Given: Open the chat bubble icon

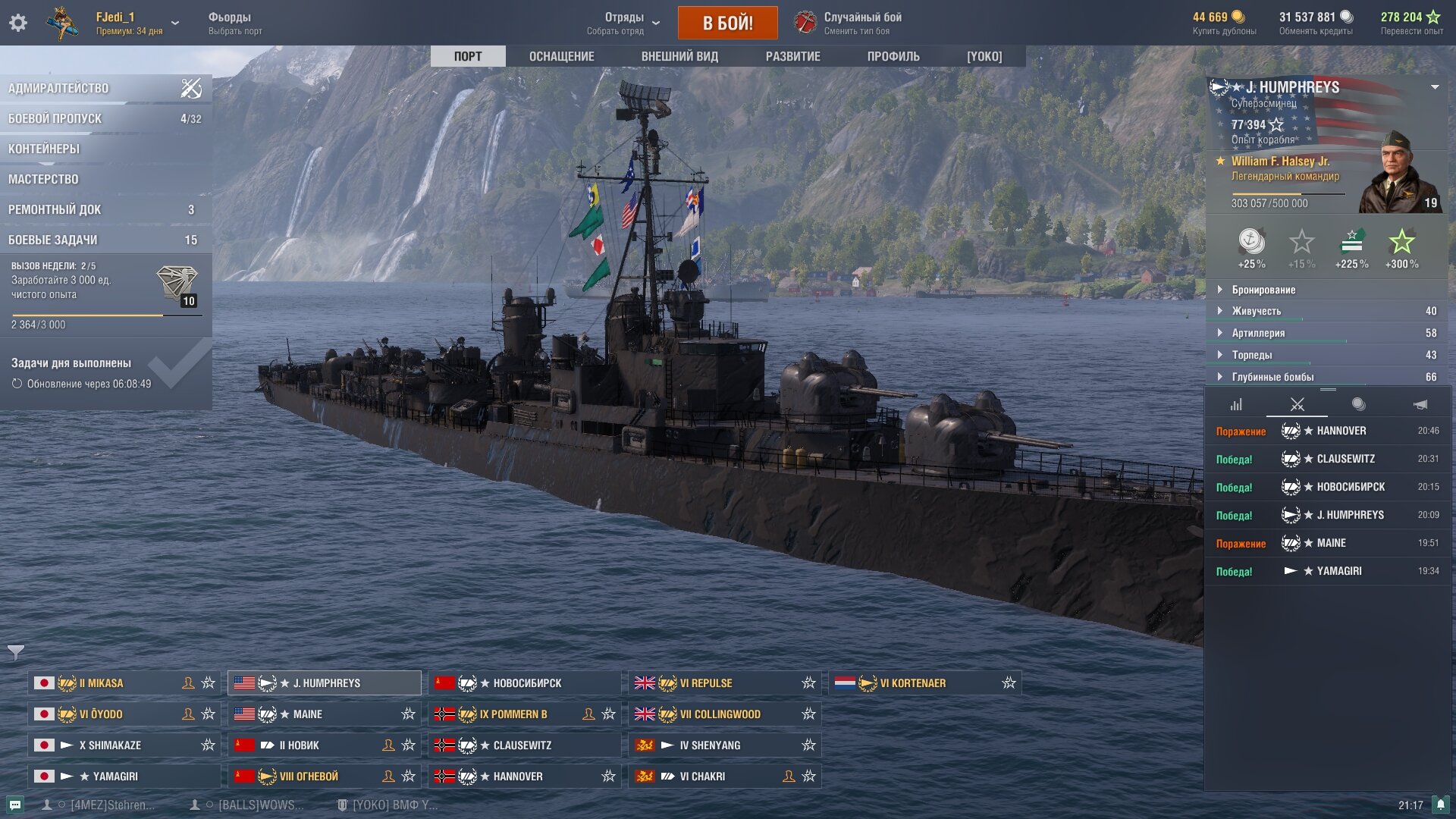Looking at the screenshot, I should (x=15, y=805).
